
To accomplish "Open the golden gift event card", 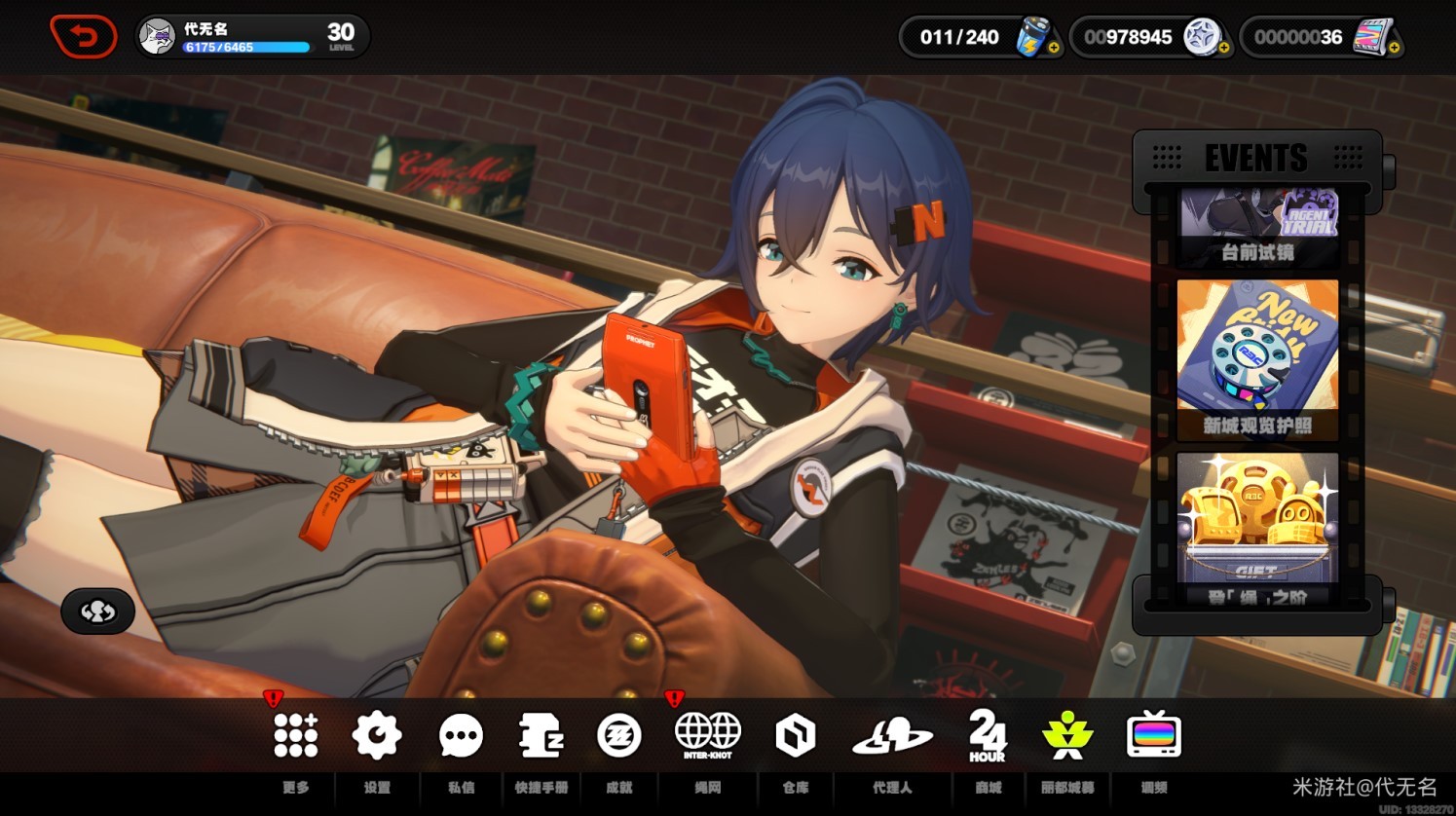I will (1257, 526).
